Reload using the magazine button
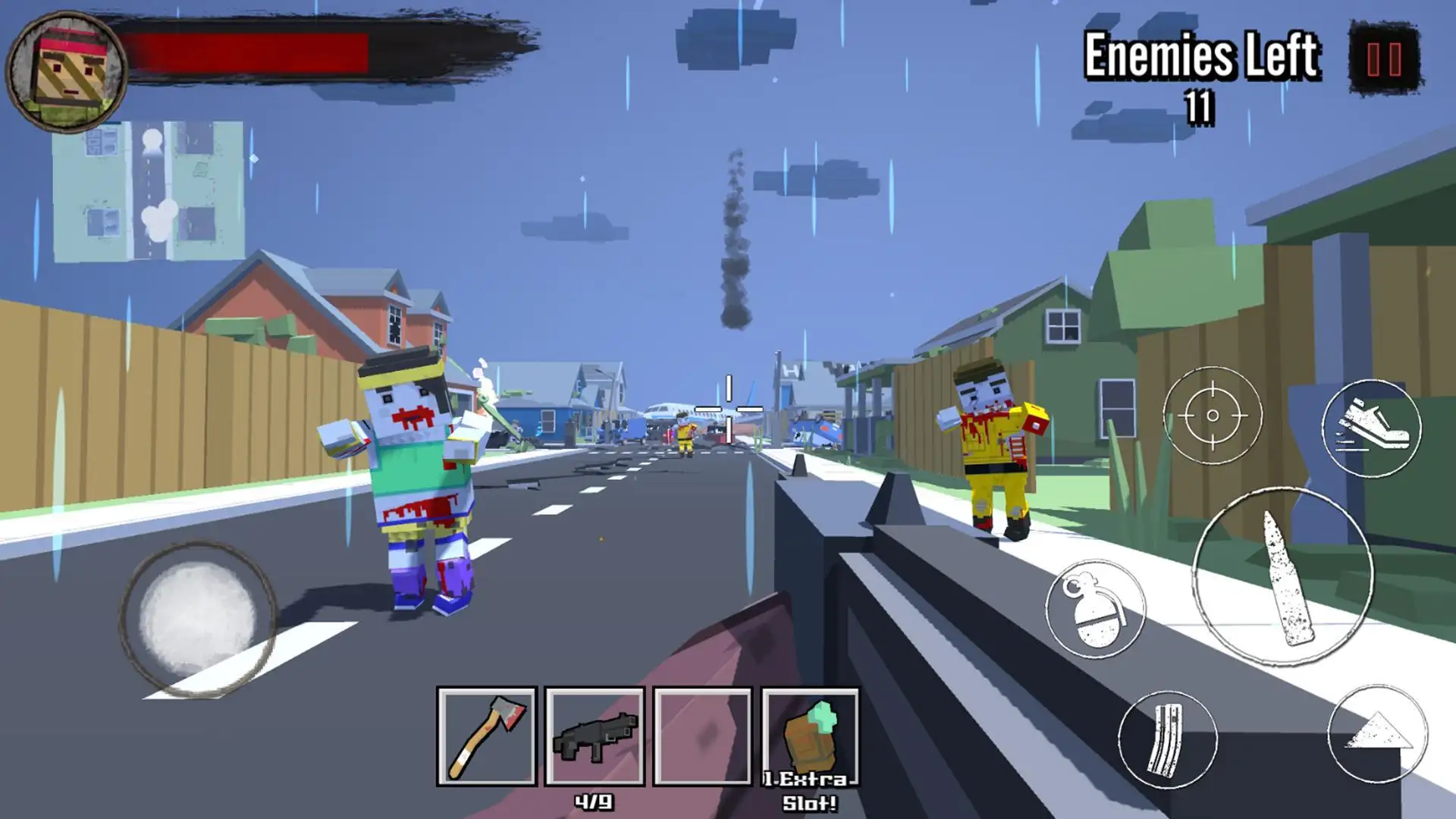 (x=1167, y=739)
